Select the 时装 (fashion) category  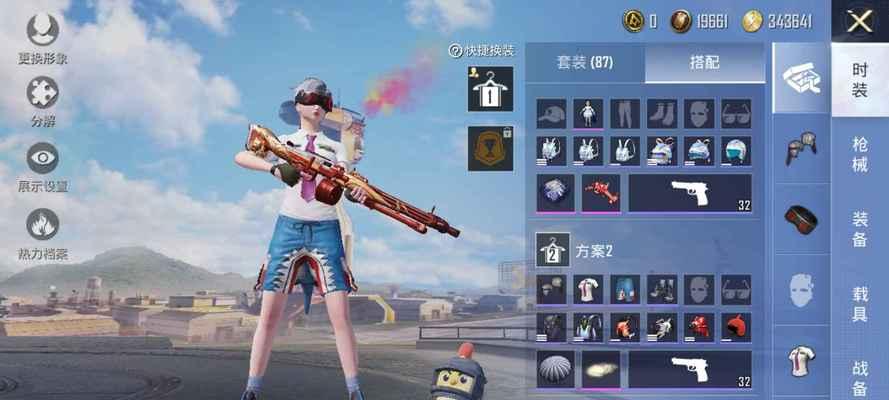pyautogui.click(x=859, y=80)
